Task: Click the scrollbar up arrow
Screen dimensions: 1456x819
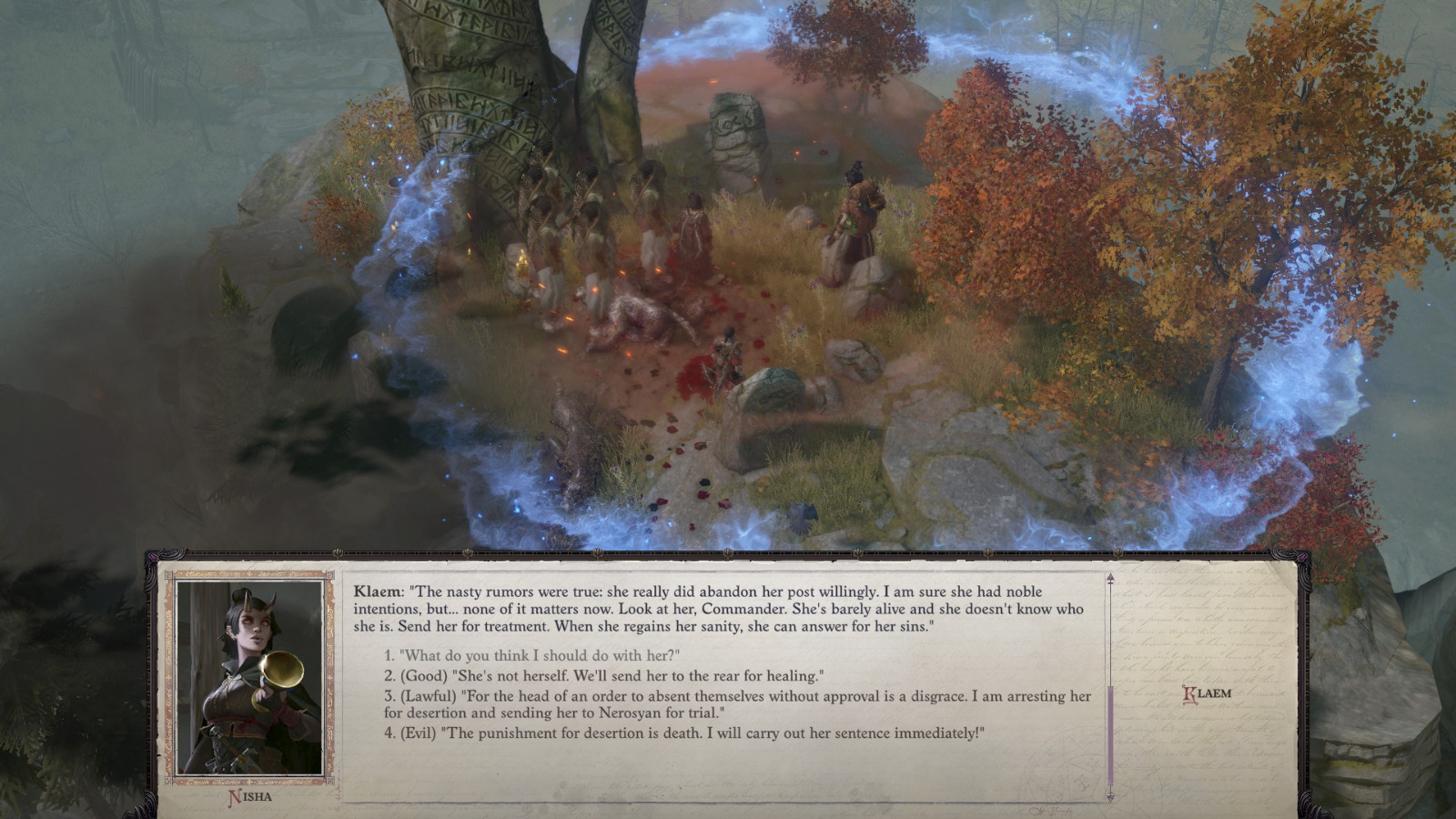Action: pos(1109,576)
